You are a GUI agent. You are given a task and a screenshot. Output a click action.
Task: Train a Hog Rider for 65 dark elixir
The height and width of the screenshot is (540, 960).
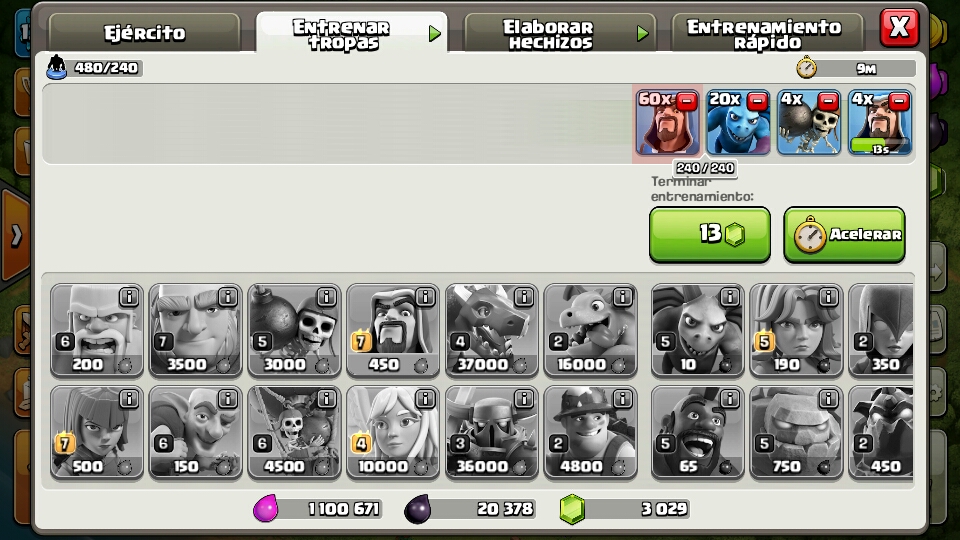(697, 431)
